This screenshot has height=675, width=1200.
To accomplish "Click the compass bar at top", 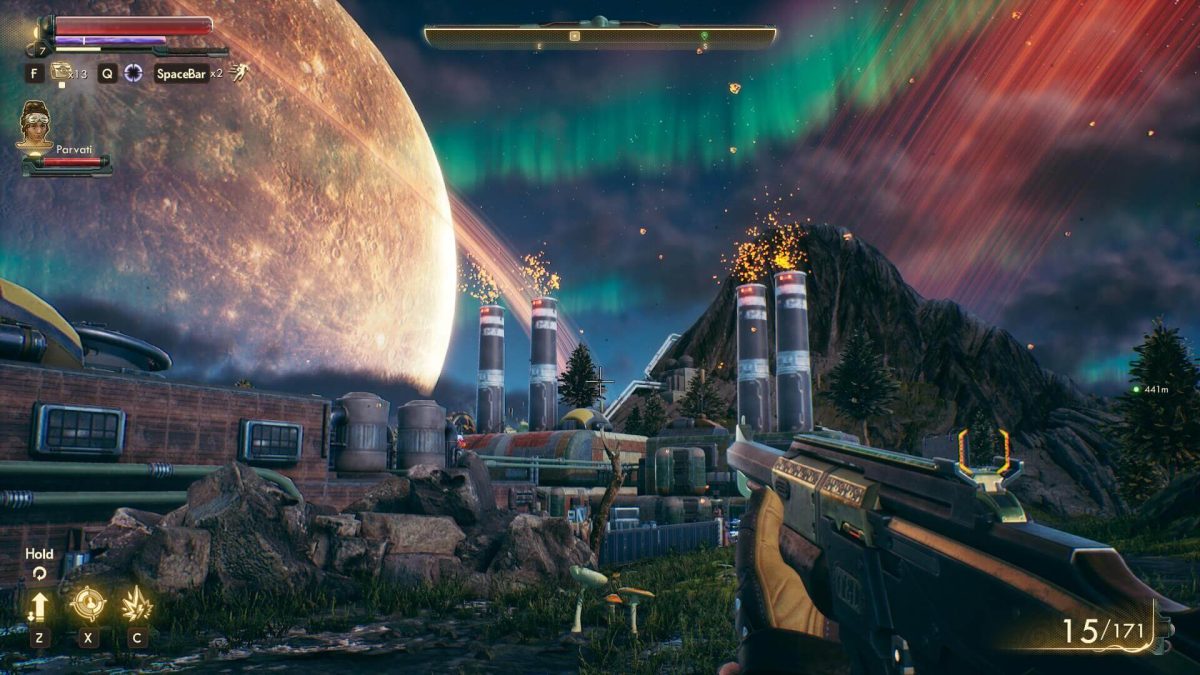I will (x=600, y=36).
